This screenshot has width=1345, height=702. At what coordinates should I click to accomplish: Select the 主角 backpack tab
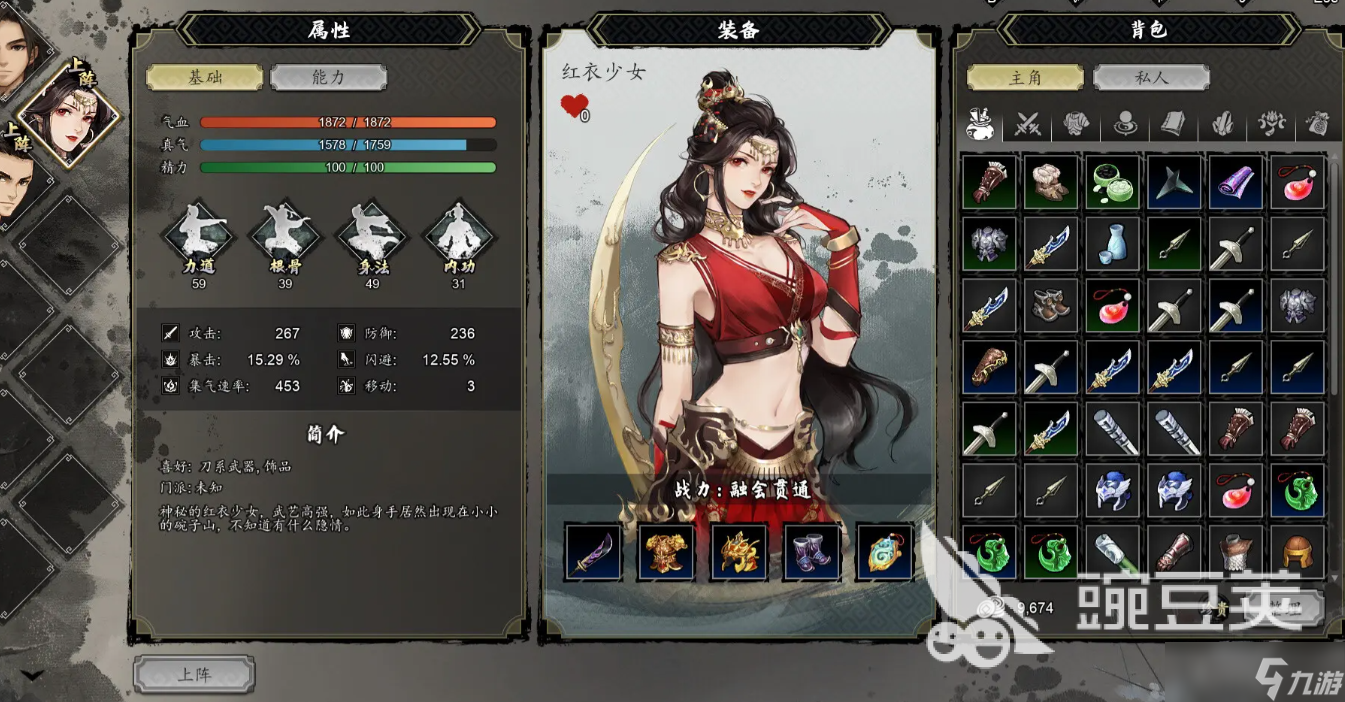1025,77
